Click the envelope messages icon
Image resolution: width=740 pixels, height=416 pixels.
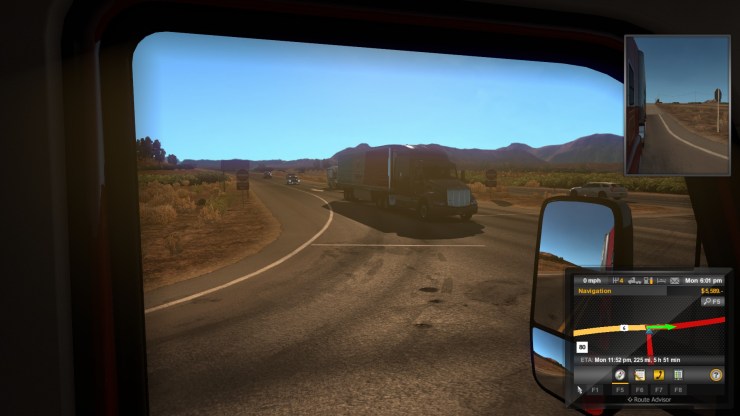tap(676, 282)
